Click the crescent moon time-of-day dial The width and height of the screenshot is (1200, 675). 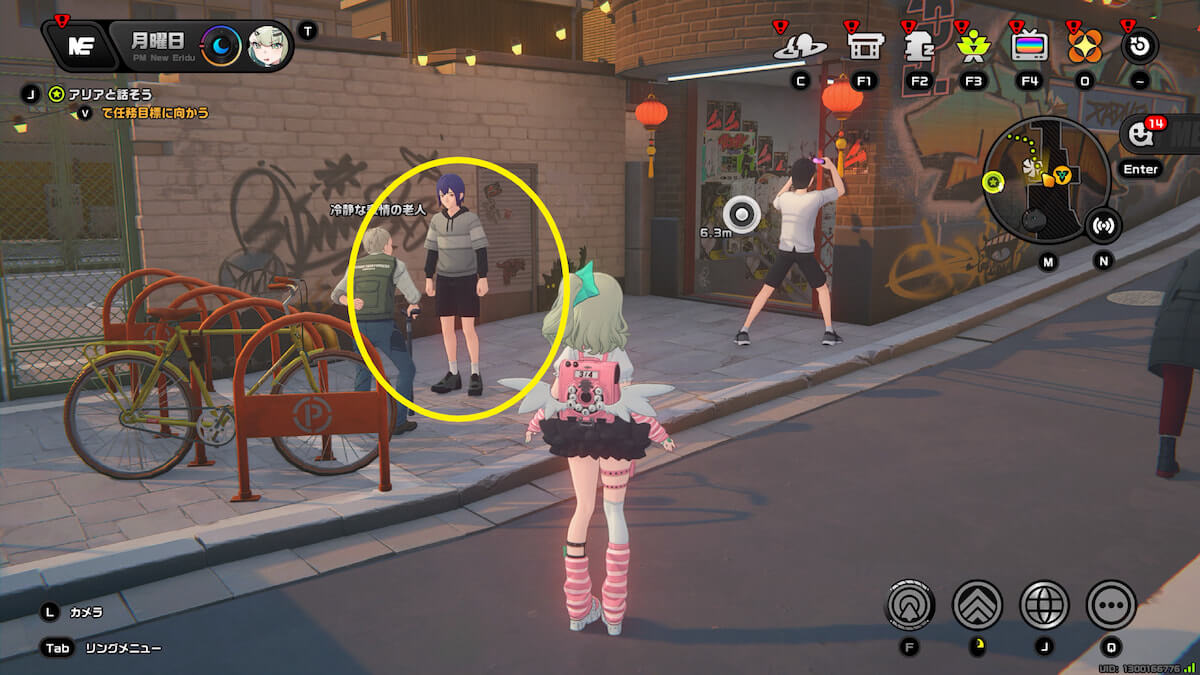[221, 45]
